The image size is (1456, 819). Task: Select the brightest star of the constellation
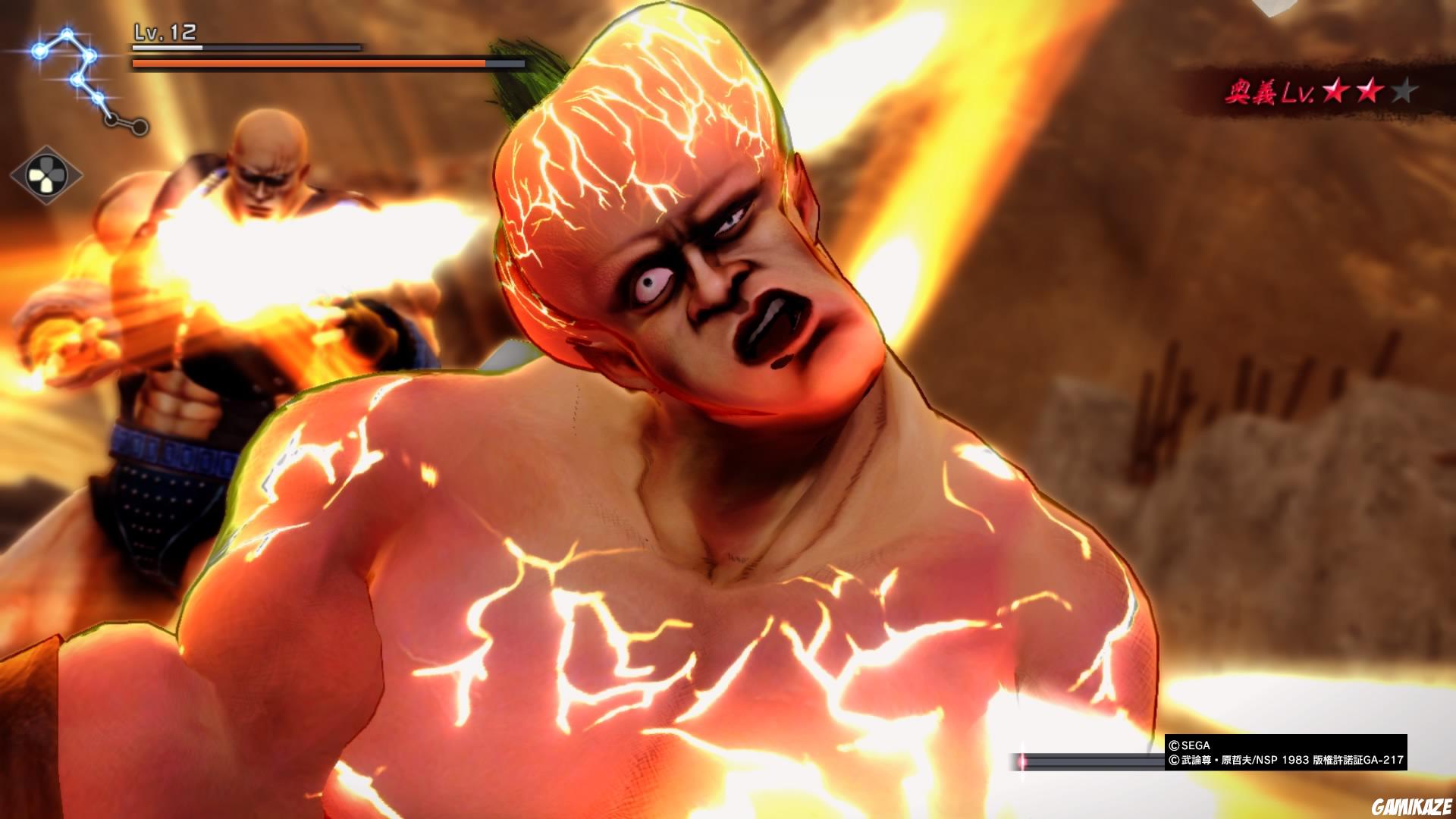(x=39, y=52)
